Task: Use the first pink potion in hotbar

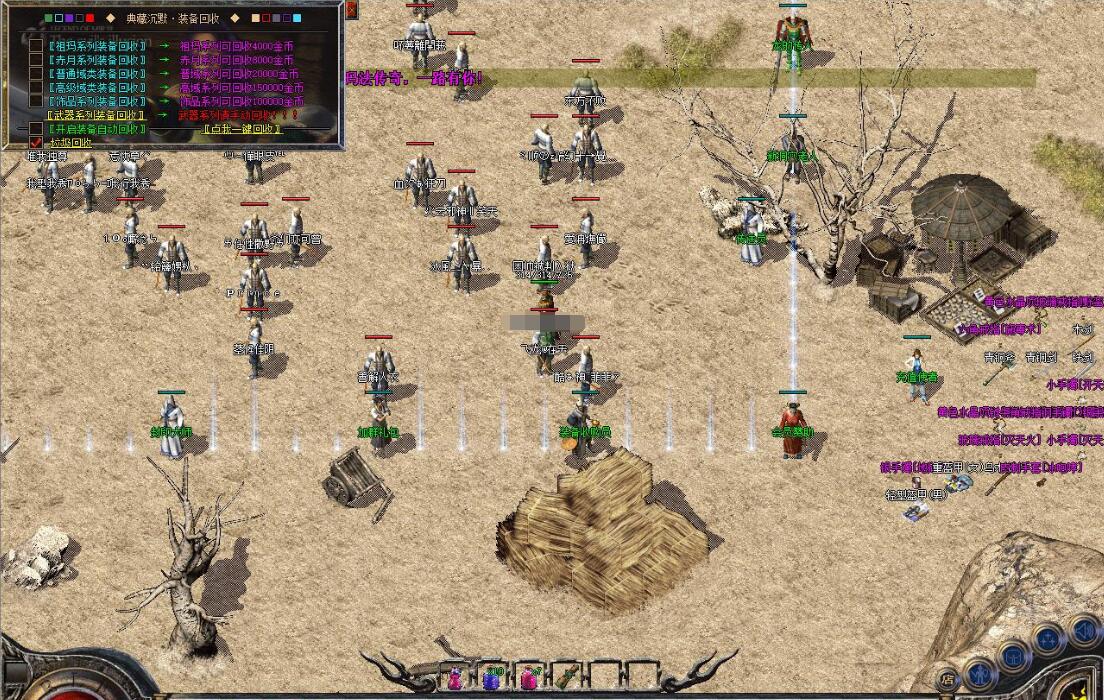Action: click(x=456, y=678)
